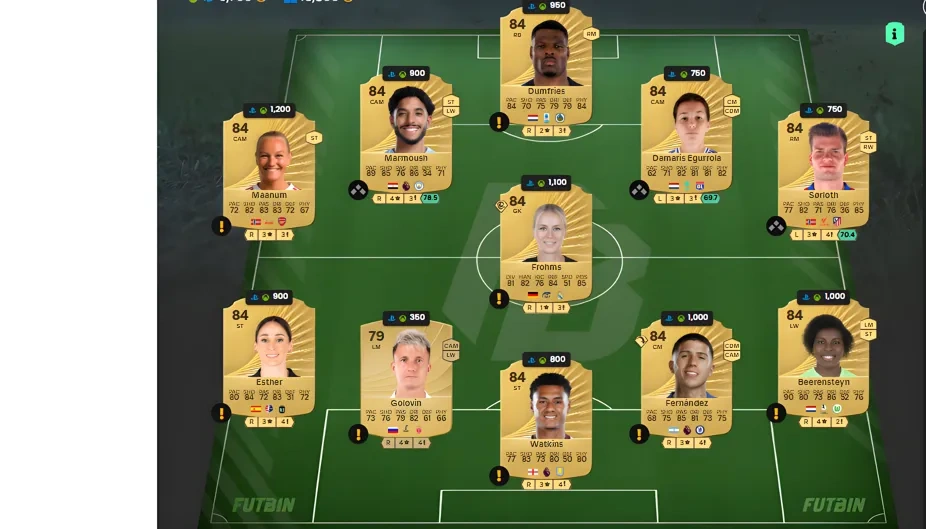This screenshot has height=529, width=926.
Task: Click the warning icon beside Maanum
Action: tap(221, 226)
